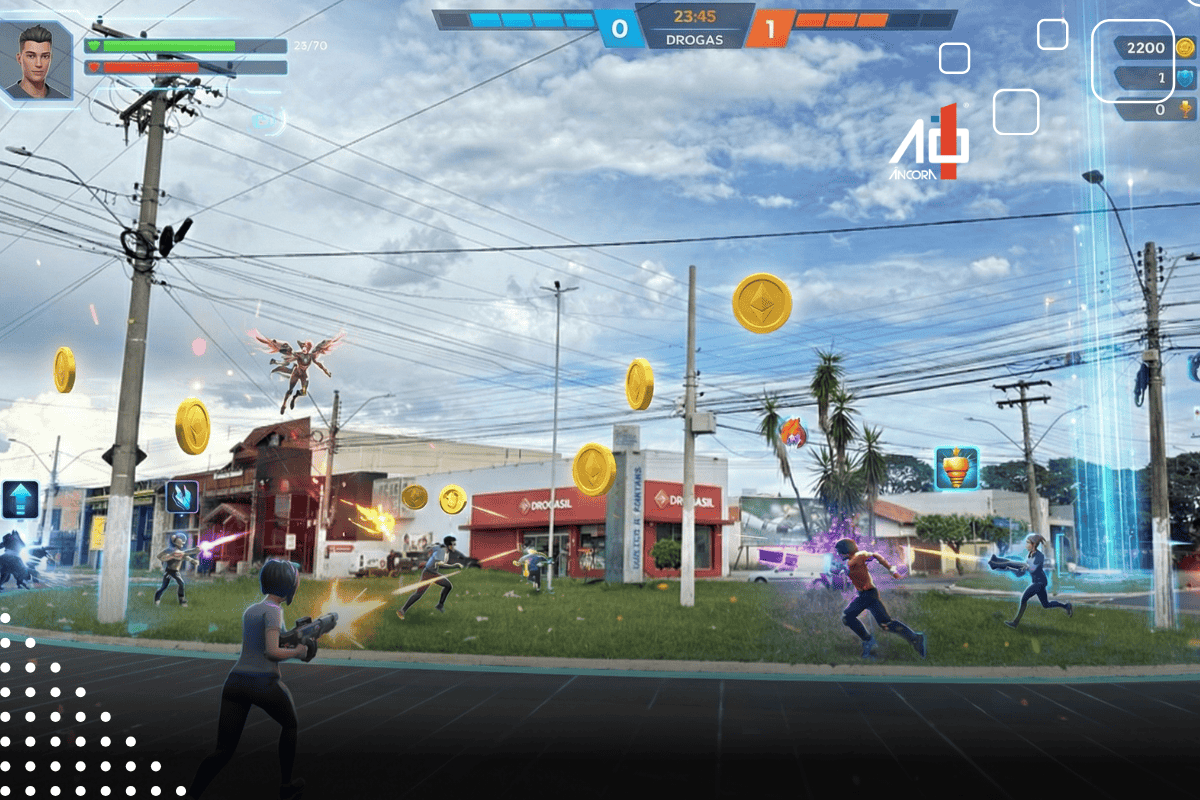Click the Ancora logo overlay
This screenshot has height=800, width=1200.
coord(929,145)
